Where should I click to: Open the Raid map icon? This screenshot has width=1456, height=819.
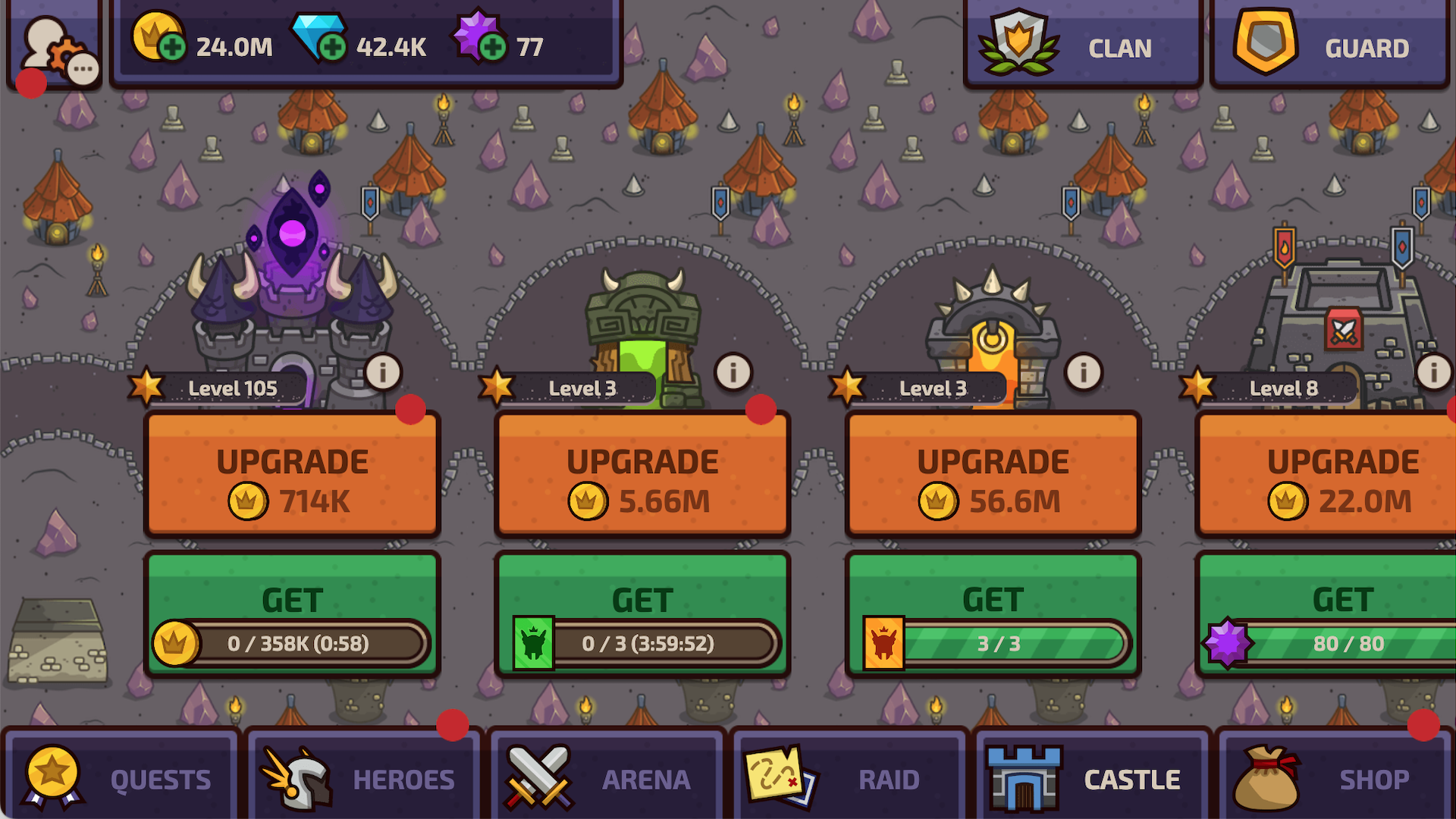779,775
